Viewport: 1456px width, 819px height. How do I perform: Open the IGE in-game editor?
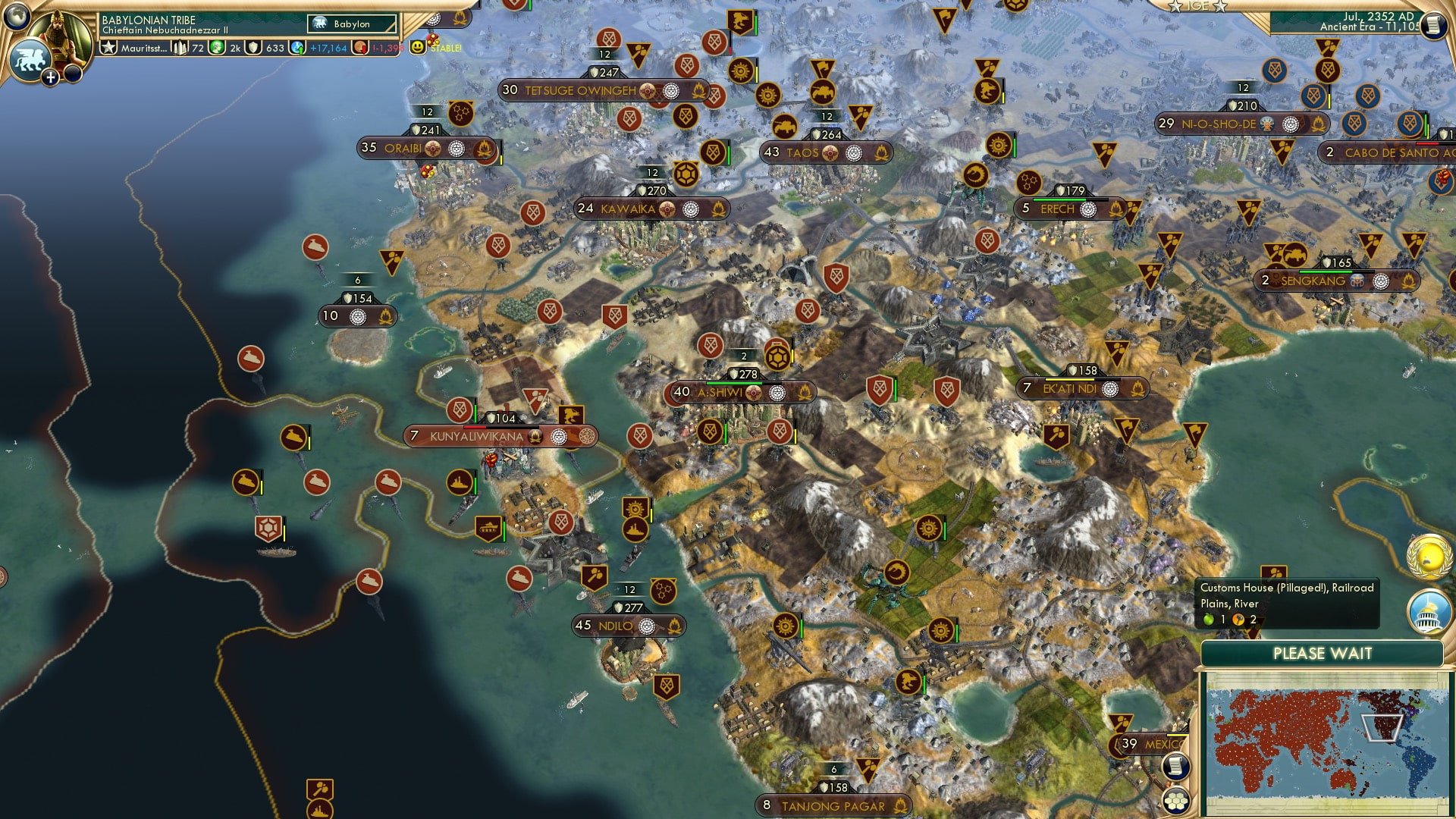click(x=1198, y=6)
